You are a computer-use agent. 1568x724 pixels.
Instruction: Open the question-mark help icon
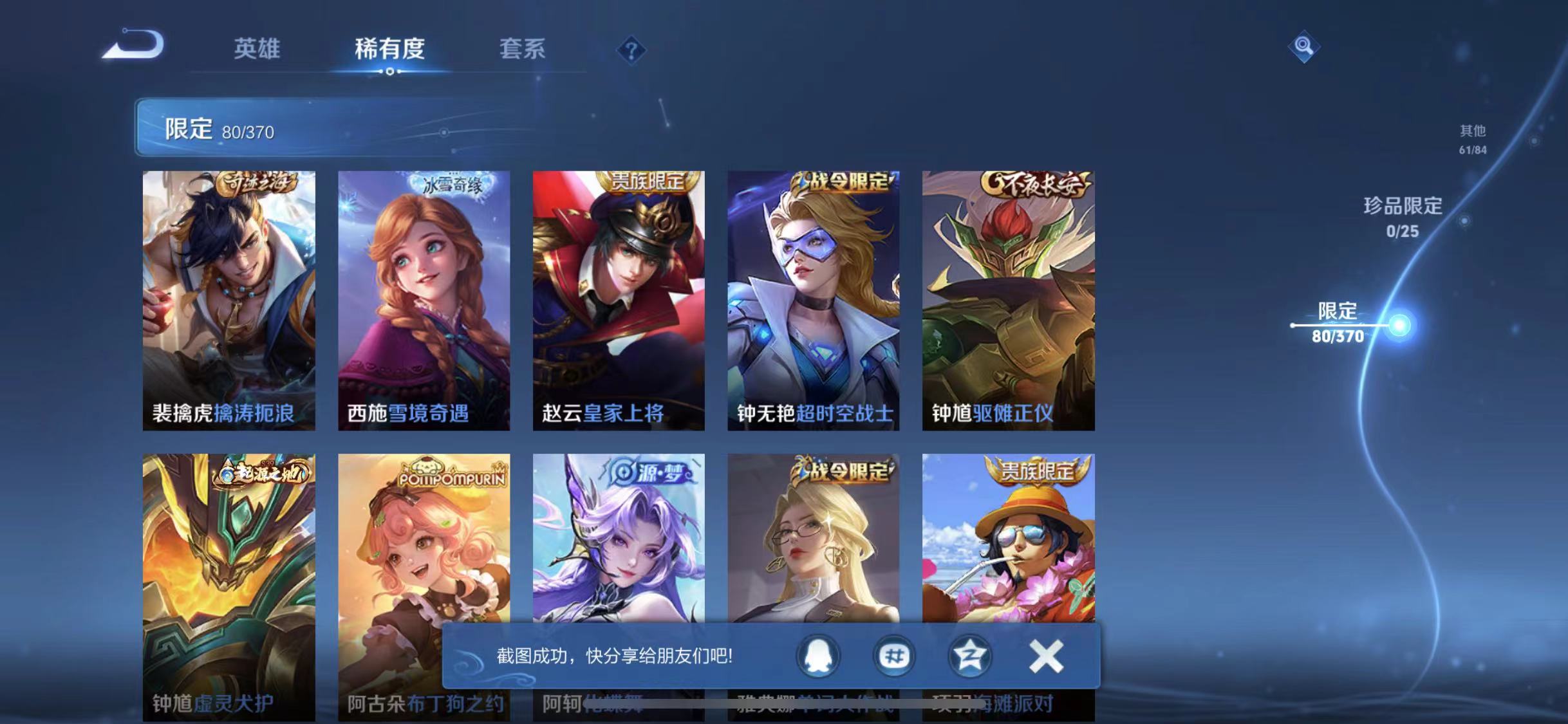pos(633,50)
